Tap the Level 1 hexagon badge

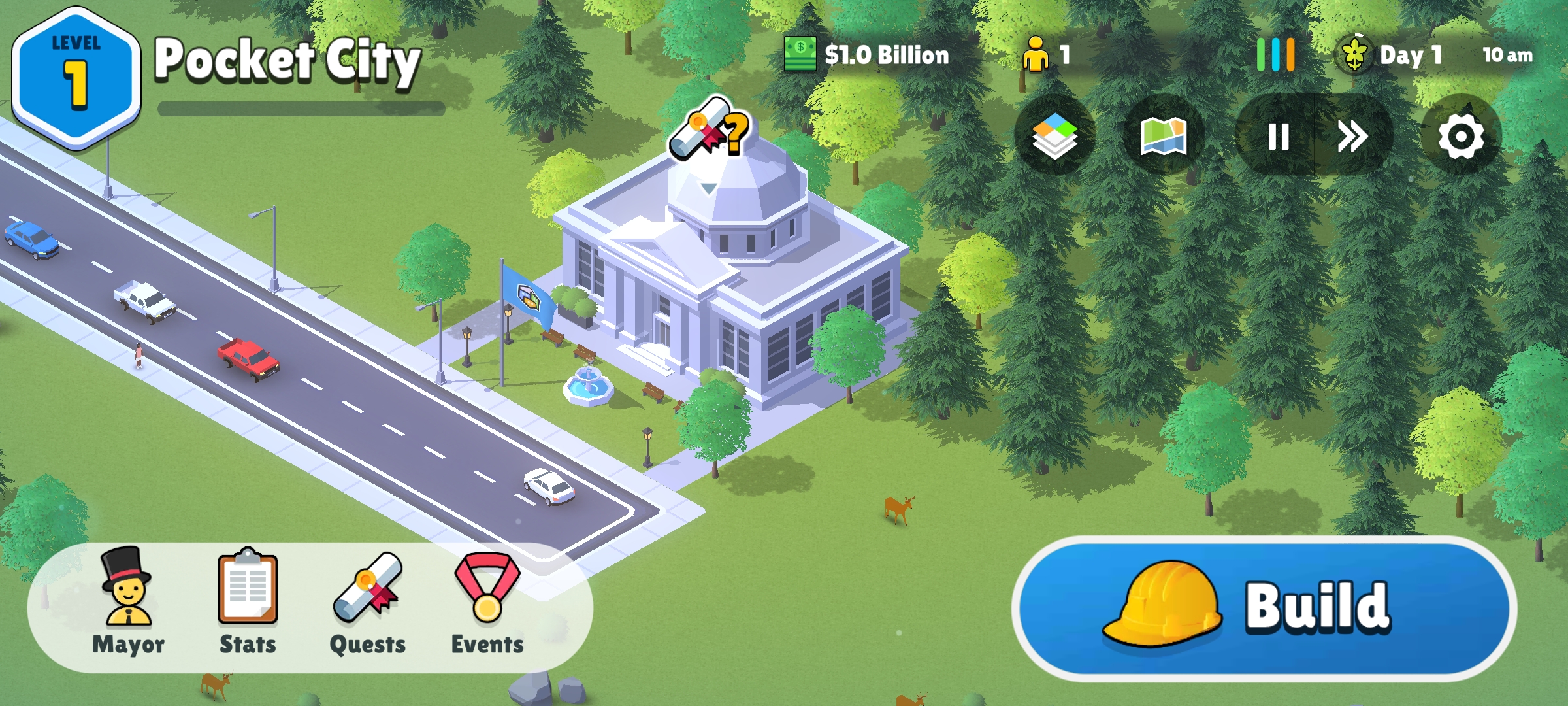point(76,76)
